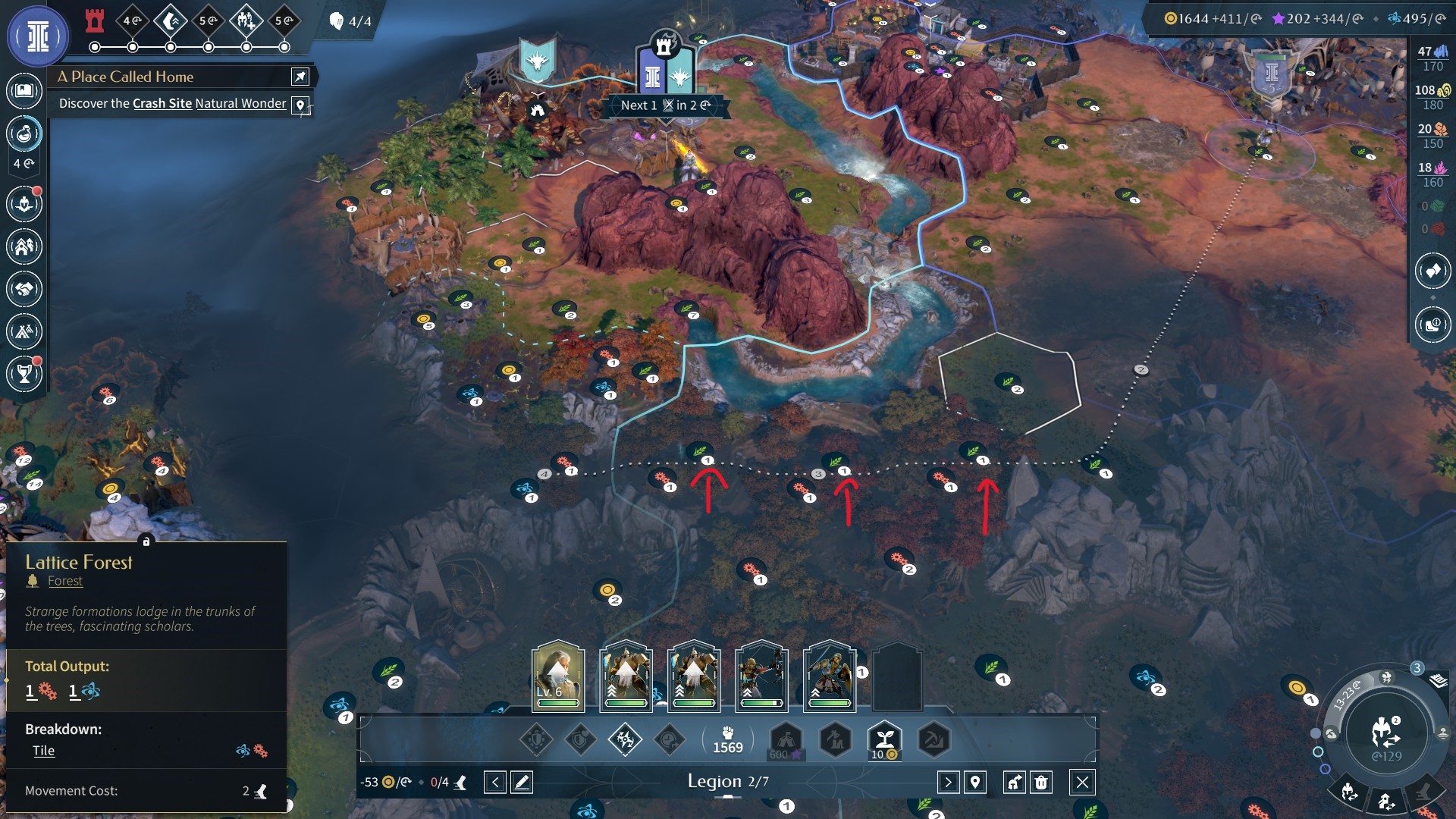
Task: Open the helmeted hero screen
Action: 24,204
